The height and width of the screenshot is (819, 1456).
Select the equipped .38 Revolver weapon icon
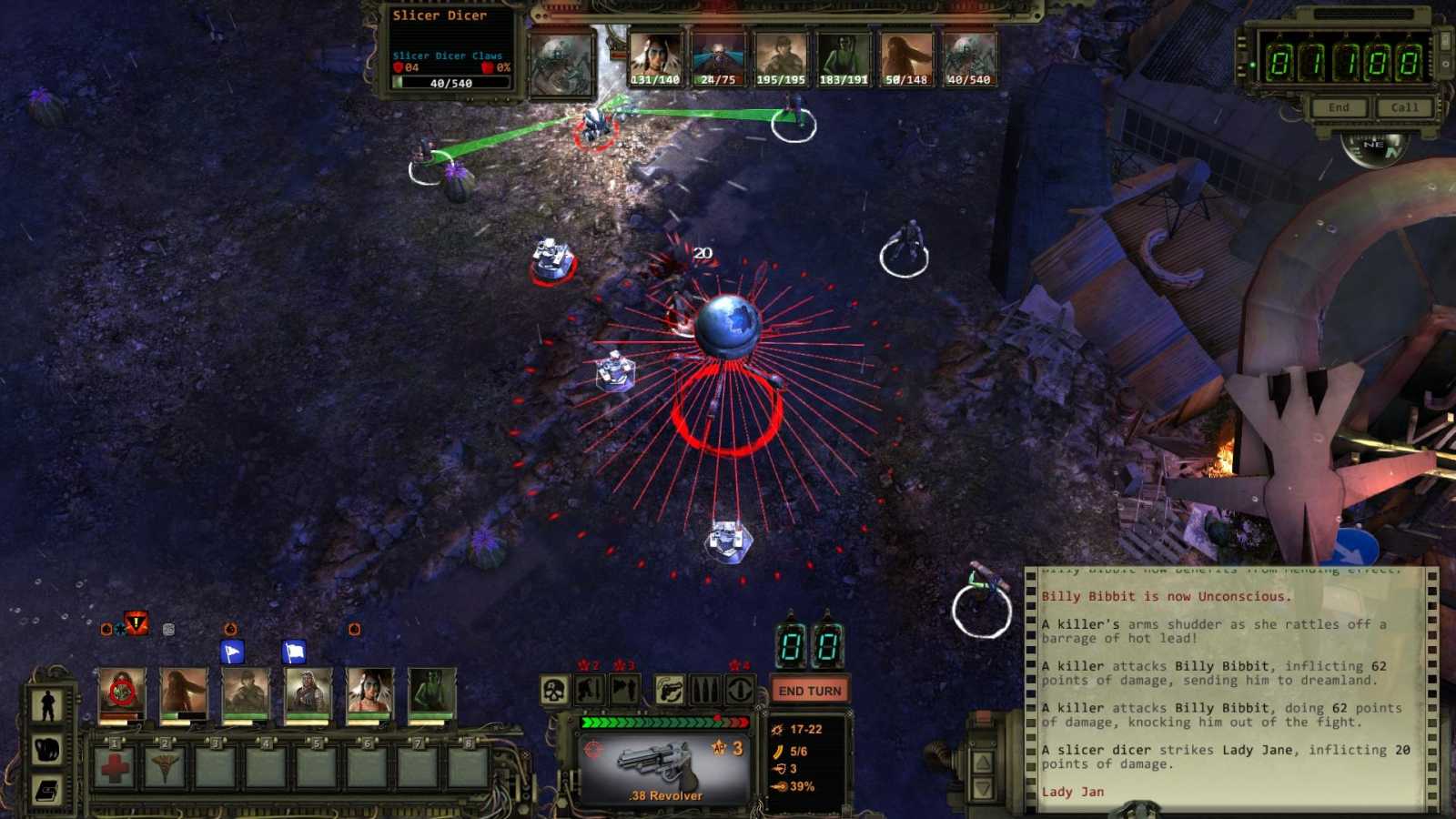[x=657, y=762]
